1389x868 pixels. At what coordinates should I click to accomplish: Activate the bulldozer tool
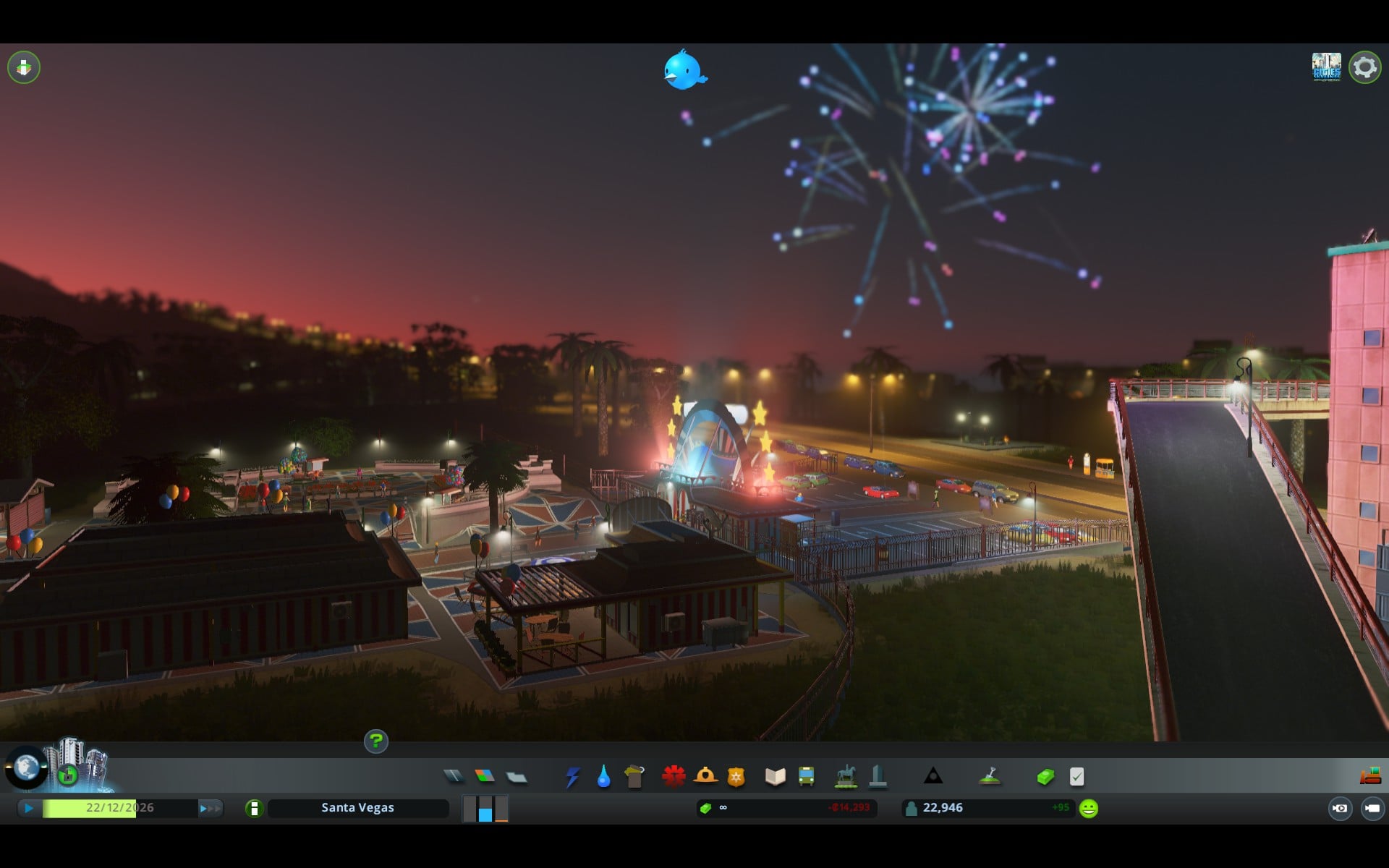click(x=1370, y=777)
